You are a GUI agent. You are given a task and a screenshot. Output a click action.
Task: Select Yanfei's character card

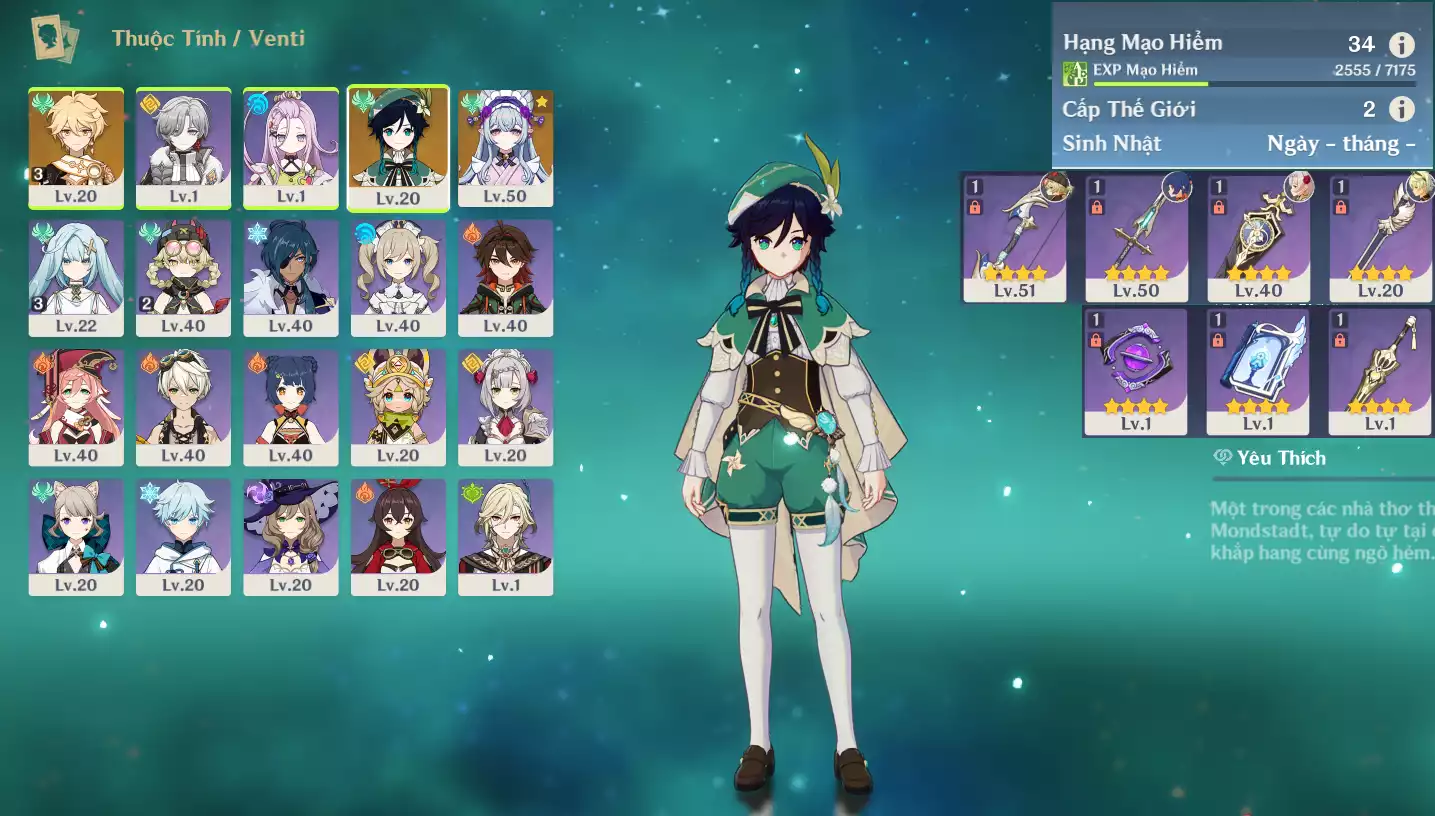76,407
